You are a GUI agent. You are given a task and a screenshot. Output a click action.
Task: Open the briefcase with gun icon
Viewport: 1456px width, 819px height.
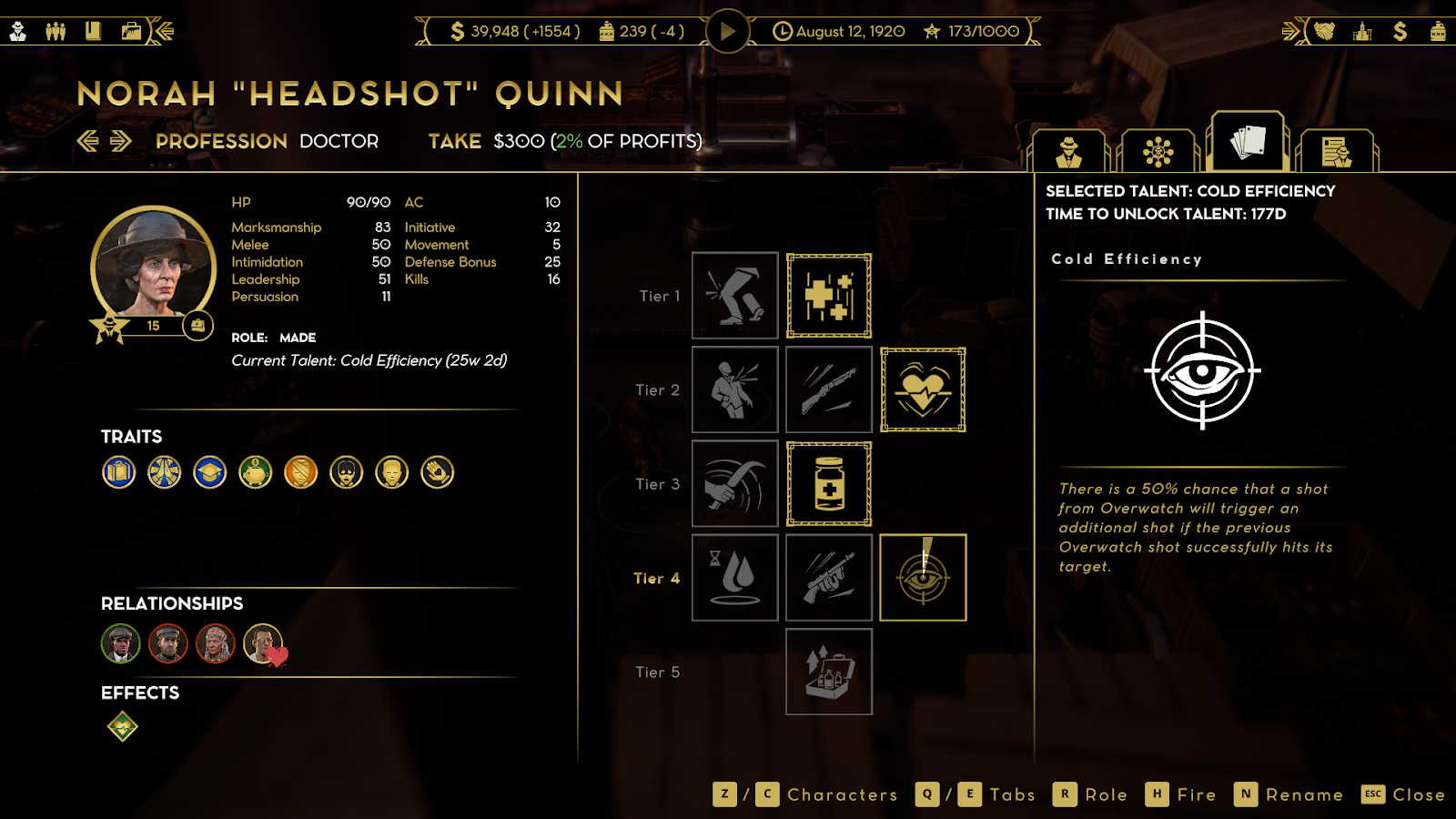pyautogui.click(x=131, y=32)
